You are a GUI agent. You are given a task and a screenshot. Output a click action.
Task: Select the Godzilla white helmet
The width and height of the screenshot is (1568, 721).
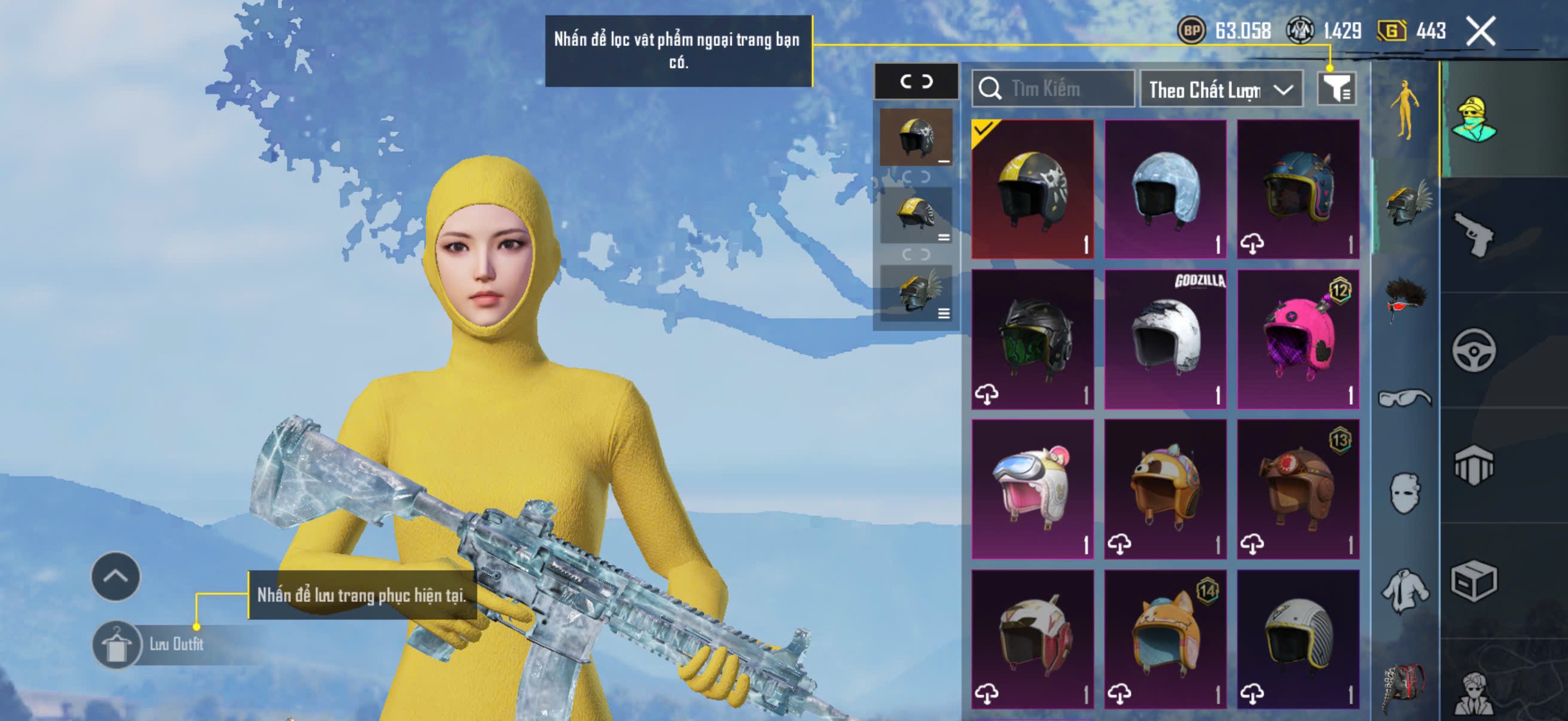click(1165, 340)
